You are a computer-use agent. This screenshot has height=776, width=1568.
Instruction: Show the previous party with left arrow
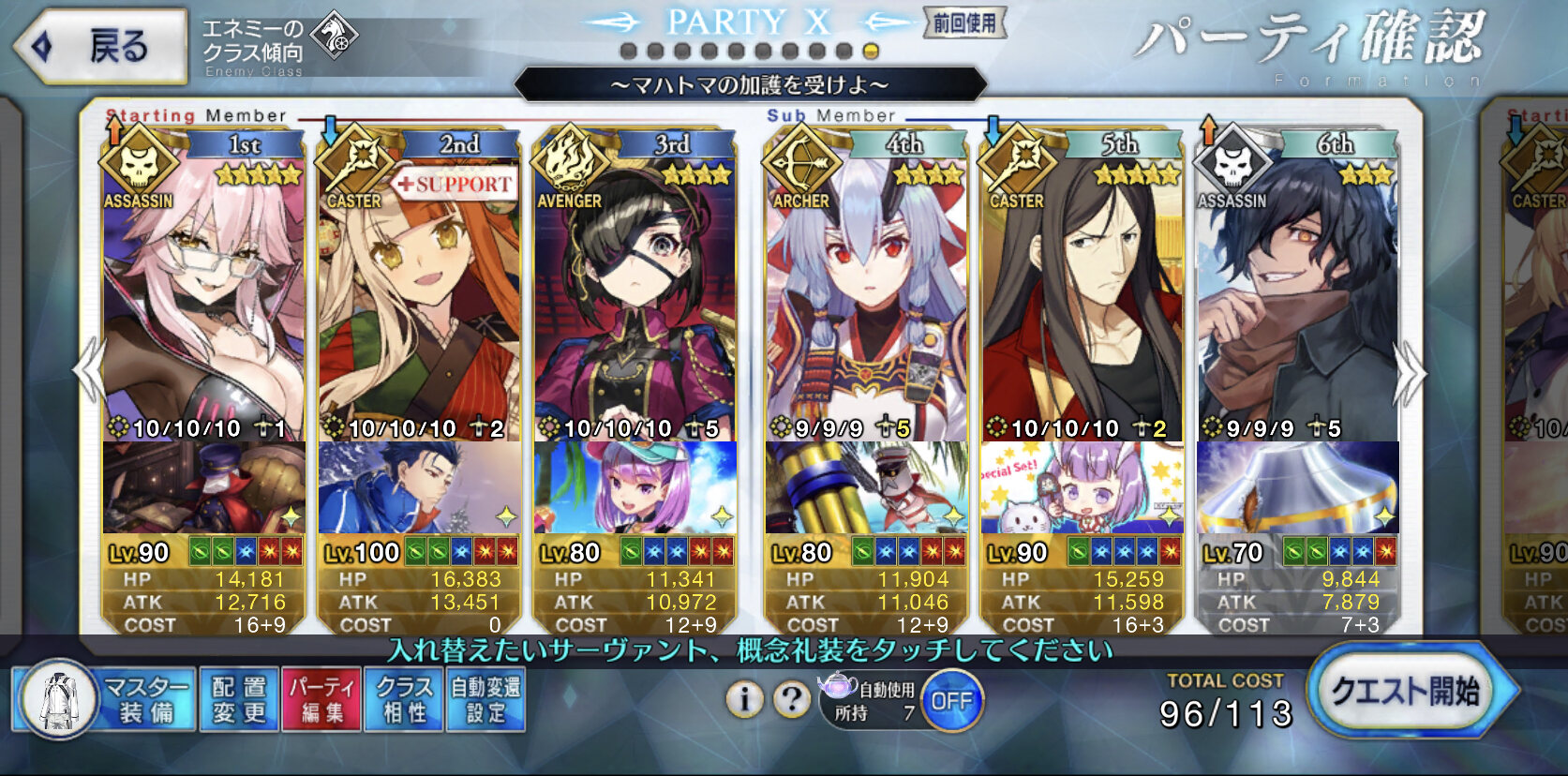(x=89, y=371)
